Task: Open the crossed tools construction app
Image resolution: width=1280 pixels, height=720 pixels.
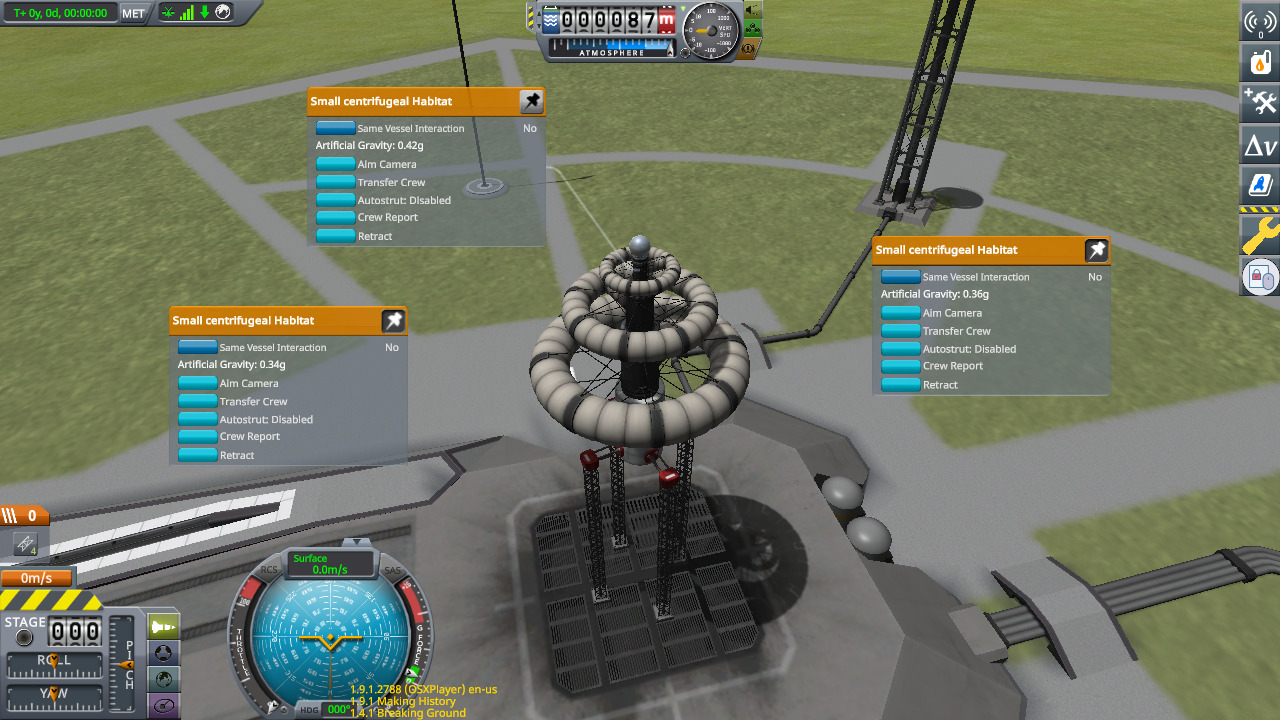Action: click(x=1260, y=104)
